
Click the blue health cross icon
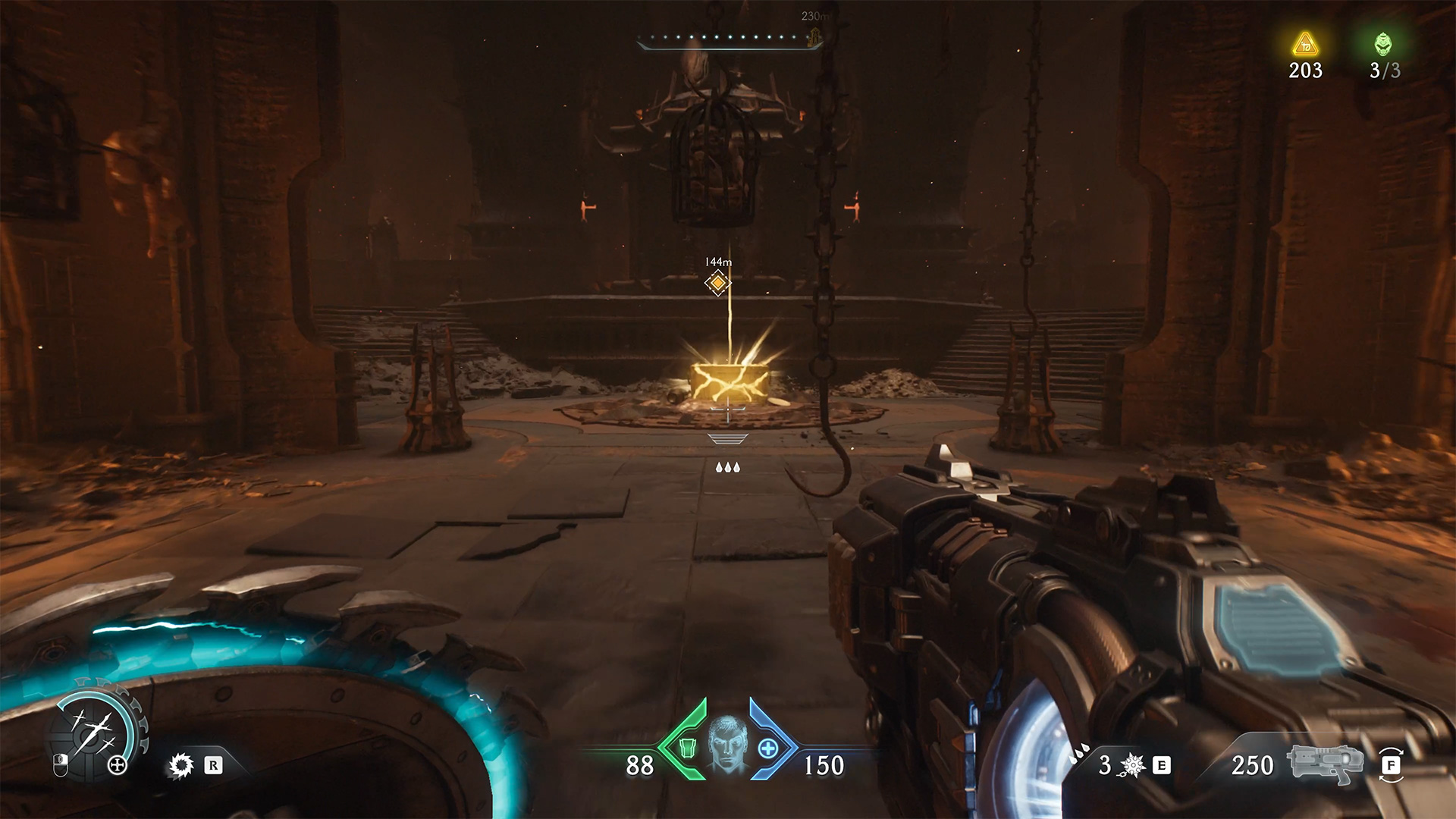[767, 748]
